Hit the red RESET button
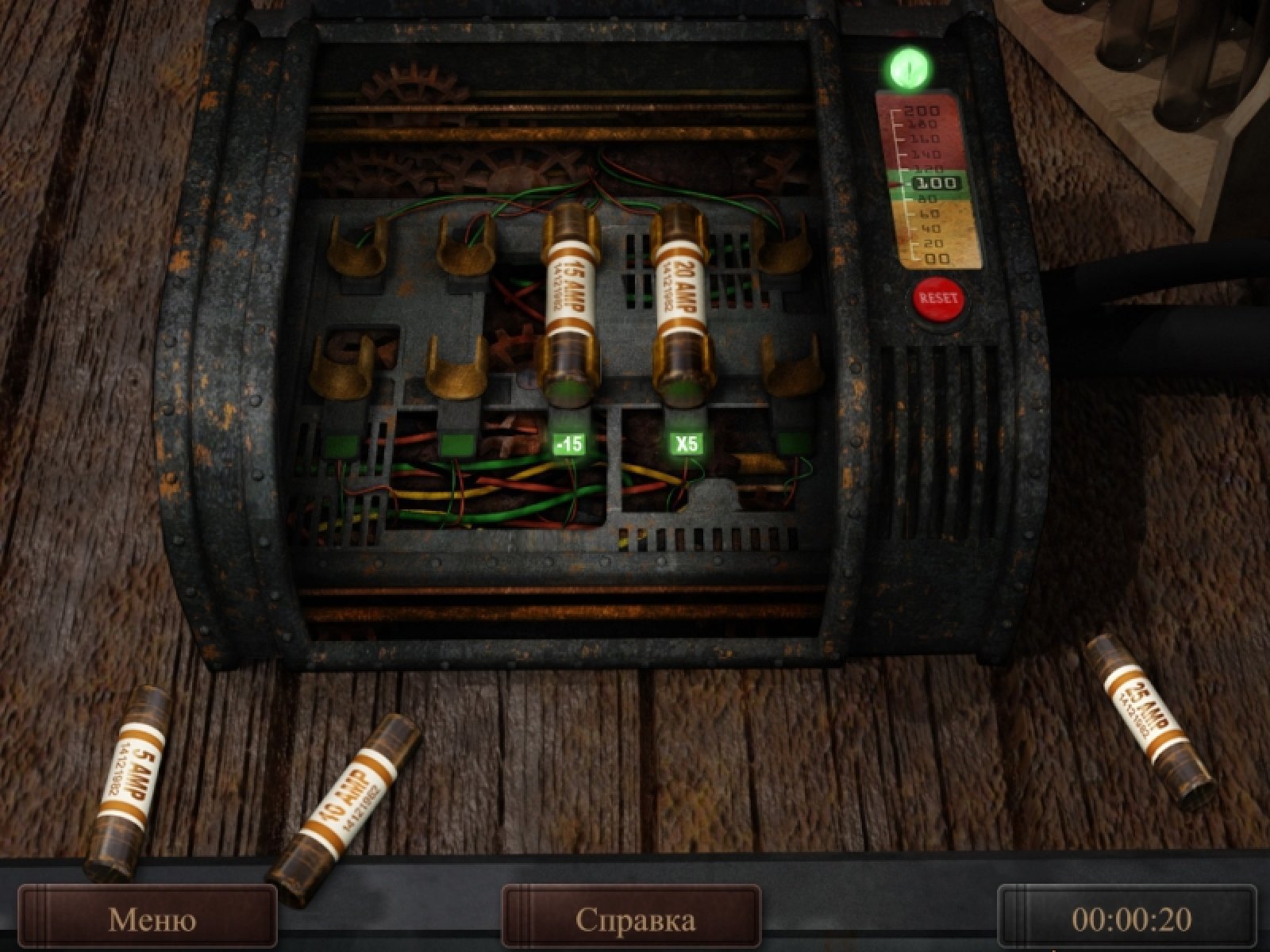Image resolution: width=1270 pixels, height=952 pixels. click(x=938, y=300)
